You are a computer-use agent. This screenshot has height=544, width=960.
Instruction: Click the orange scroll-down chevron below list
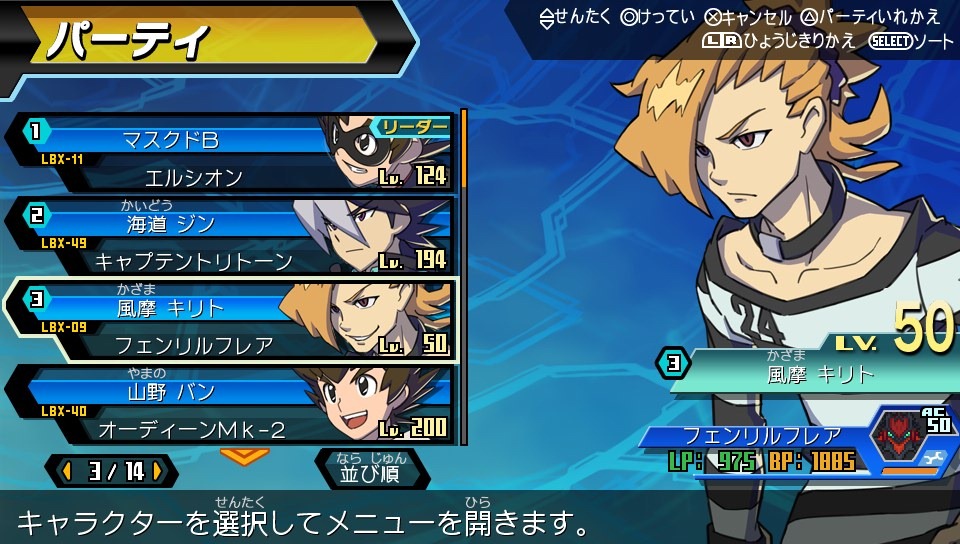244,455
